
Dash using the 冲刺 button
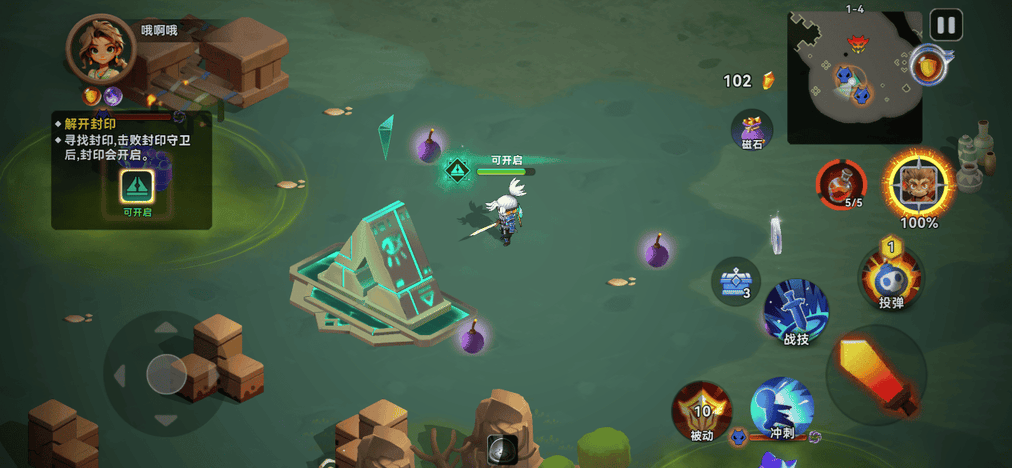781,409
